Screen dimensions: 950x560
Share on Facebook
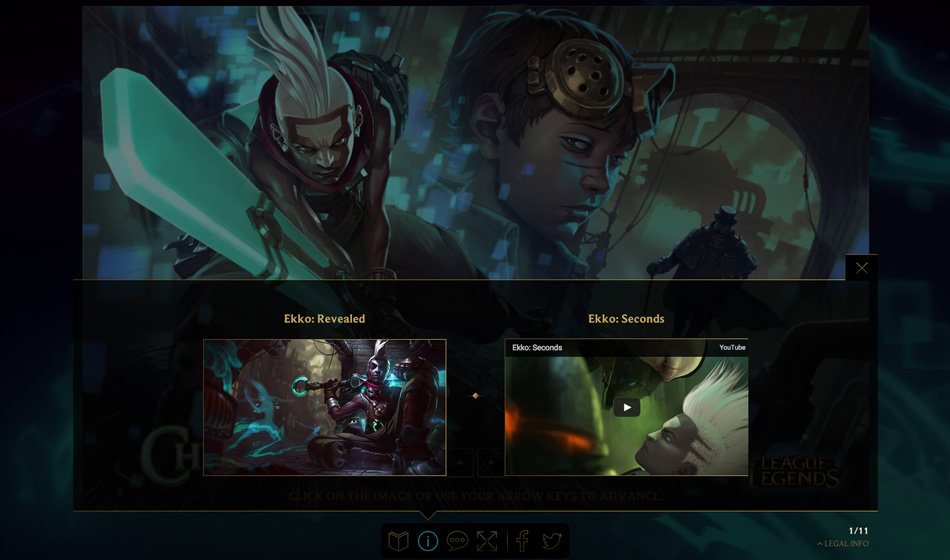click(x=522, y=541)
